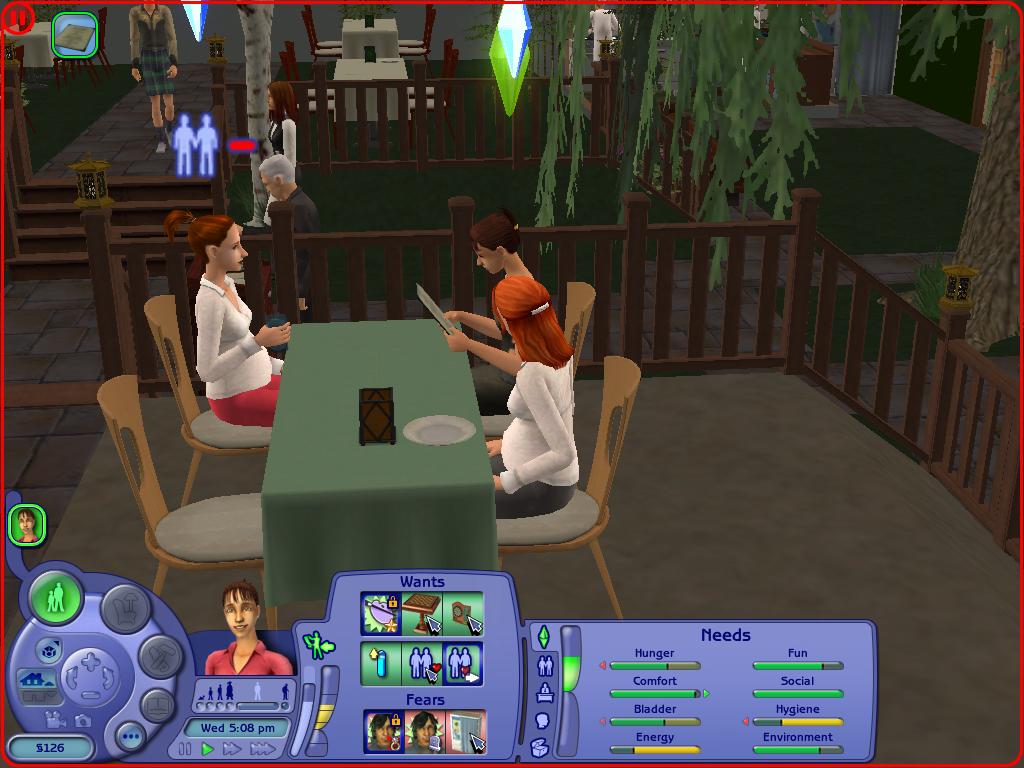Click the chess table want icon
This screenshot has height=768, width=1024.
click(x=422, y=614)
